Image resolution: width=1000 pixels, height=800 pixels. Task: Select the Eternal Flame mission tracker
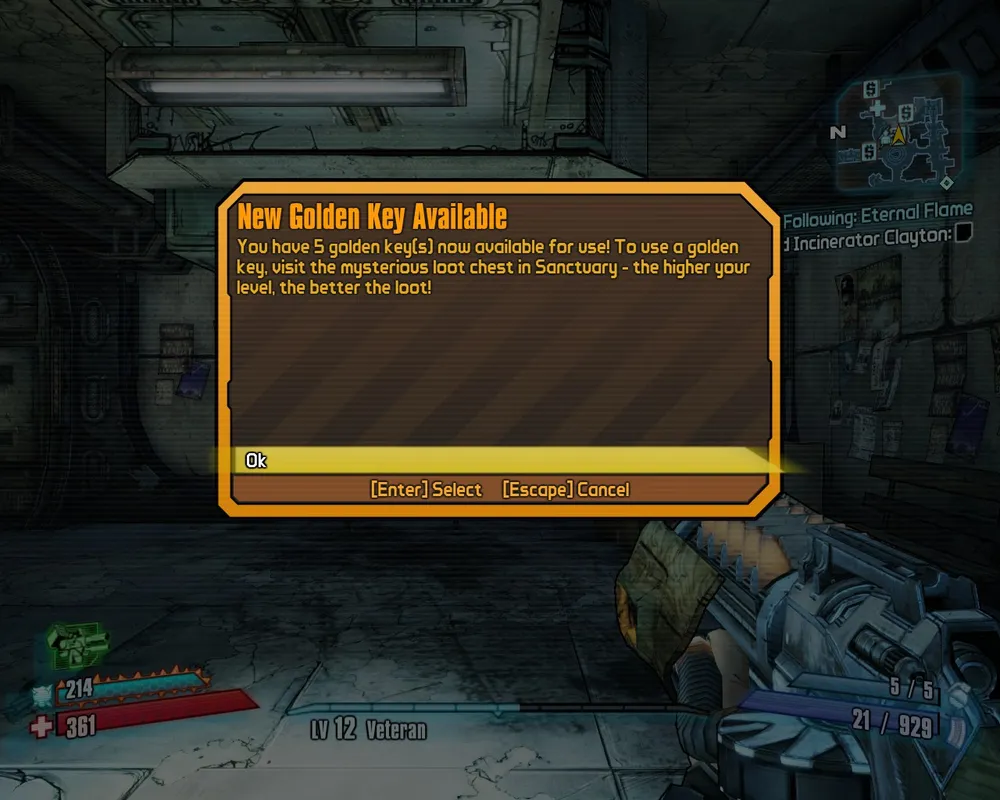pyautogui.click(x=878, y=212)
